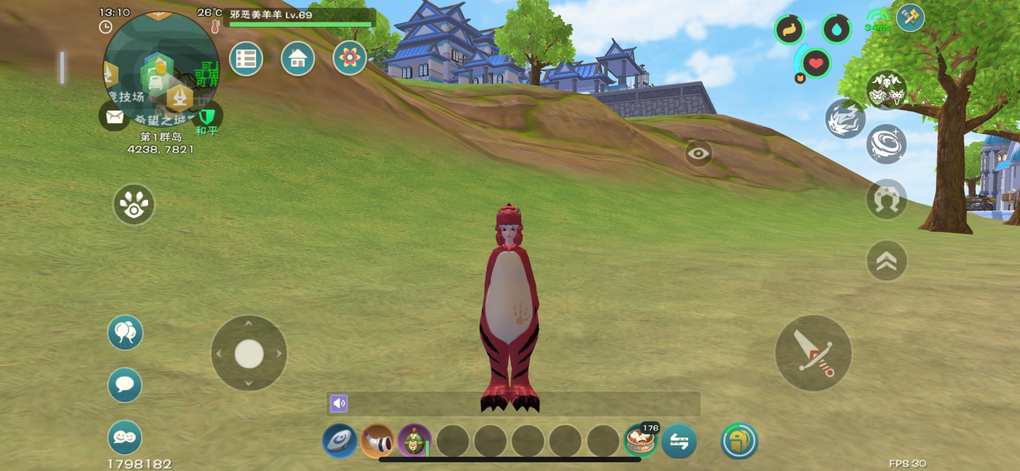Click the speaker icon on chat bar
Image resolution: width=1020 pixels, height=471 pixels.
[339, 404]
